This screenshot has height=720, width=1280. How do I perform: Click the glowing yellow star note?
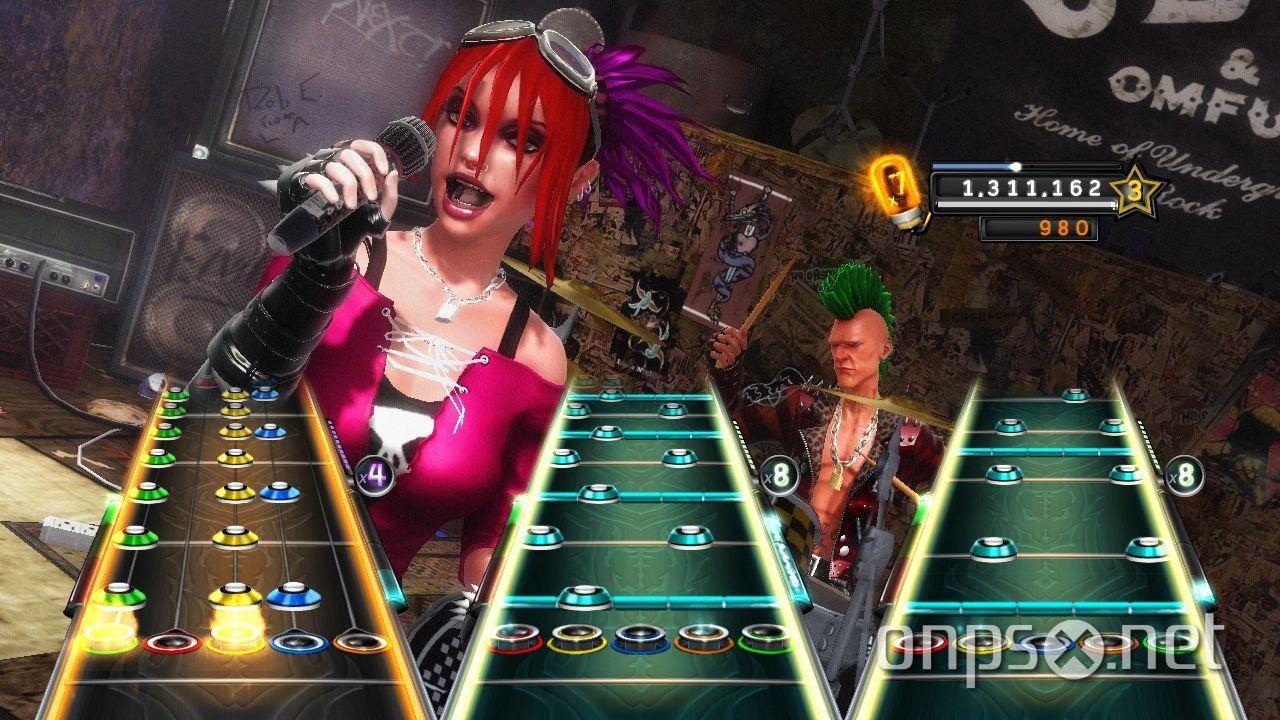[x=234, y=597]
